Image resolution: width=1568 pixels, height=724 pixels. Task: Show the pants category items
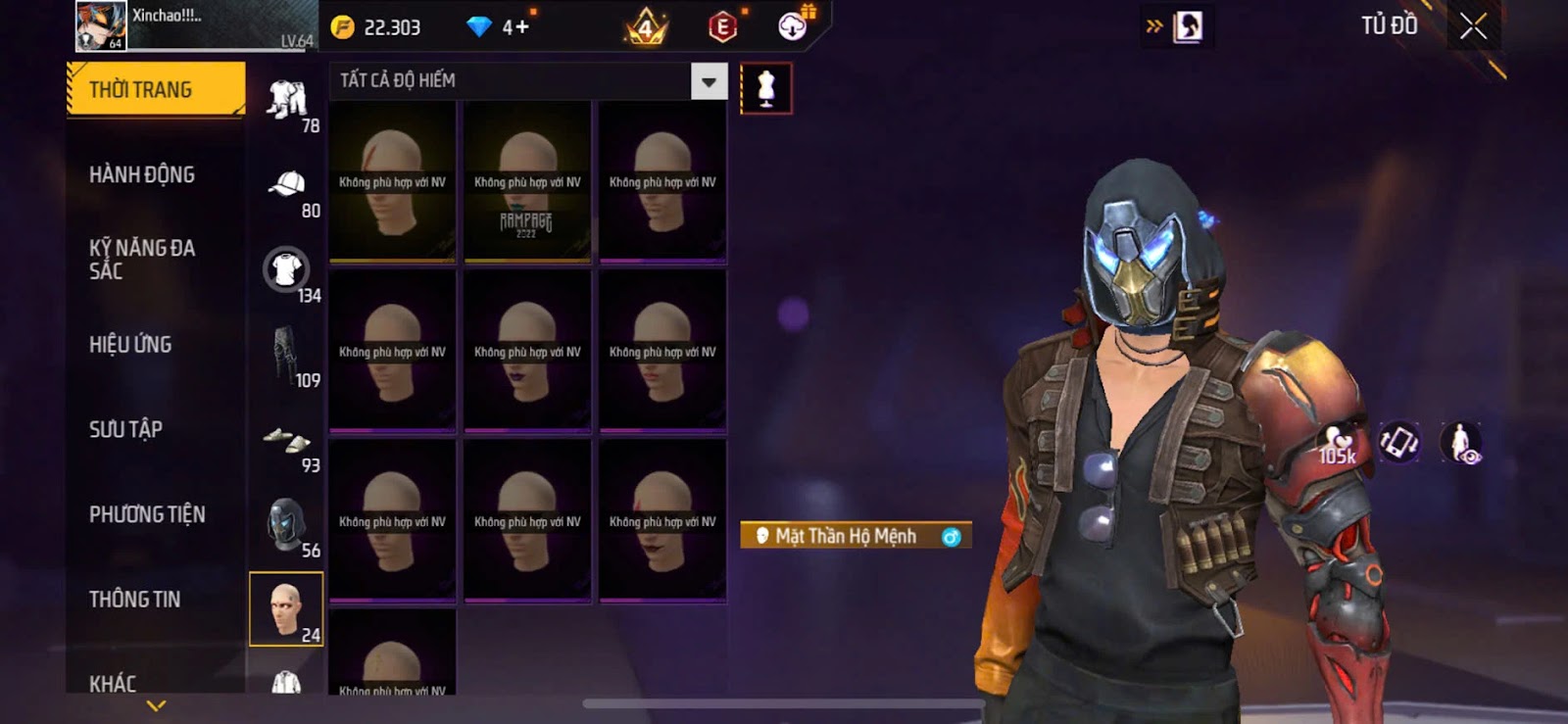tap(285, 354)
